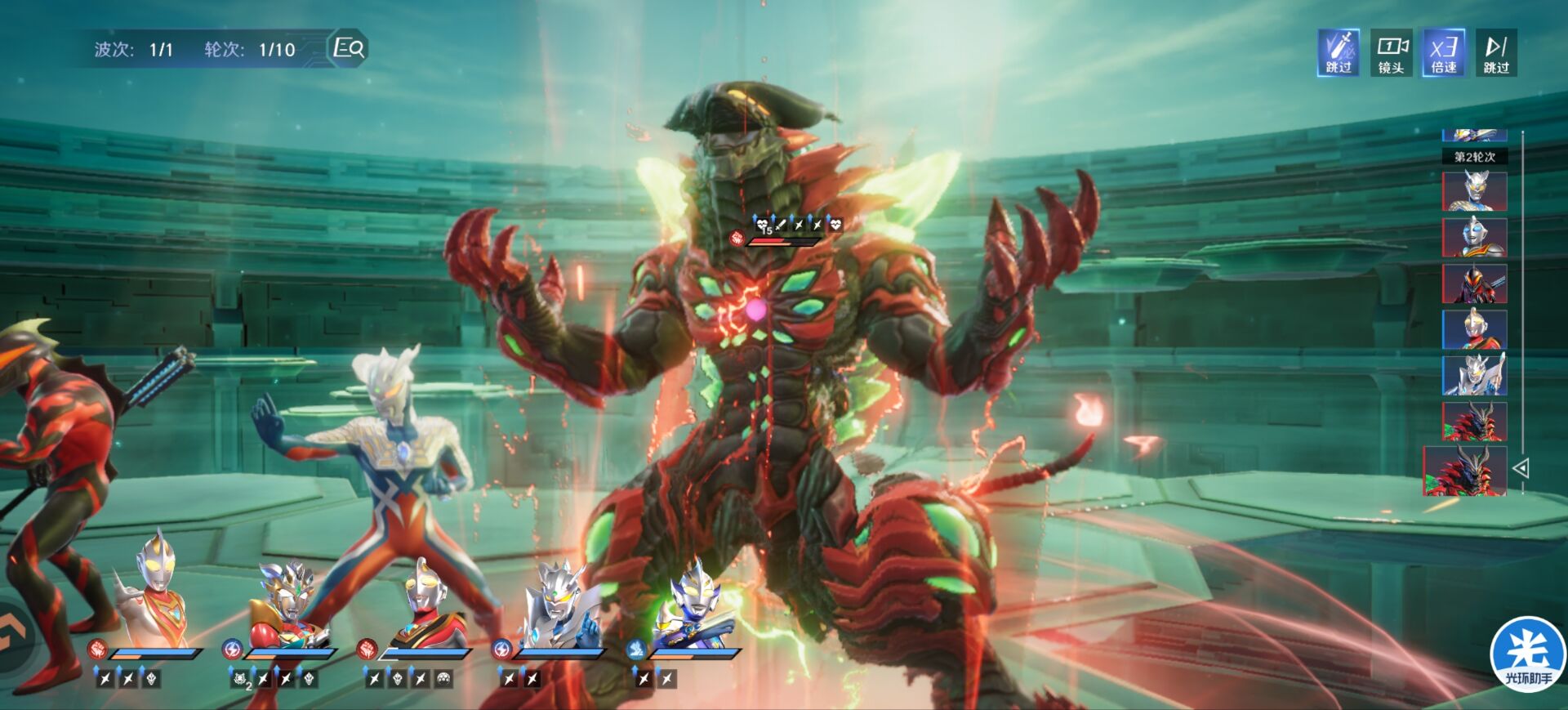Skip the battle with the play-arrow 跳过 button
The image size is (1568, 710).
point(1496,53)
